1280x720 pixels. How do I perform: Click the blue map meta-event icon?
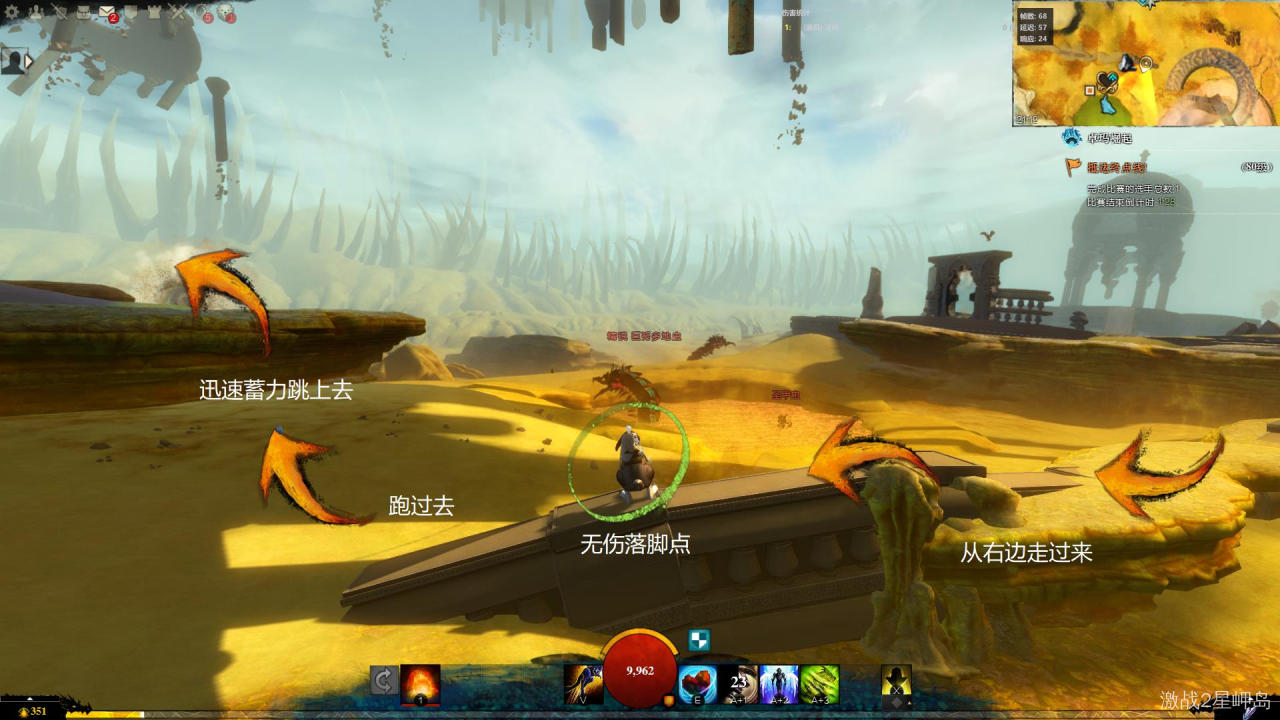(x=1073, y=137)
